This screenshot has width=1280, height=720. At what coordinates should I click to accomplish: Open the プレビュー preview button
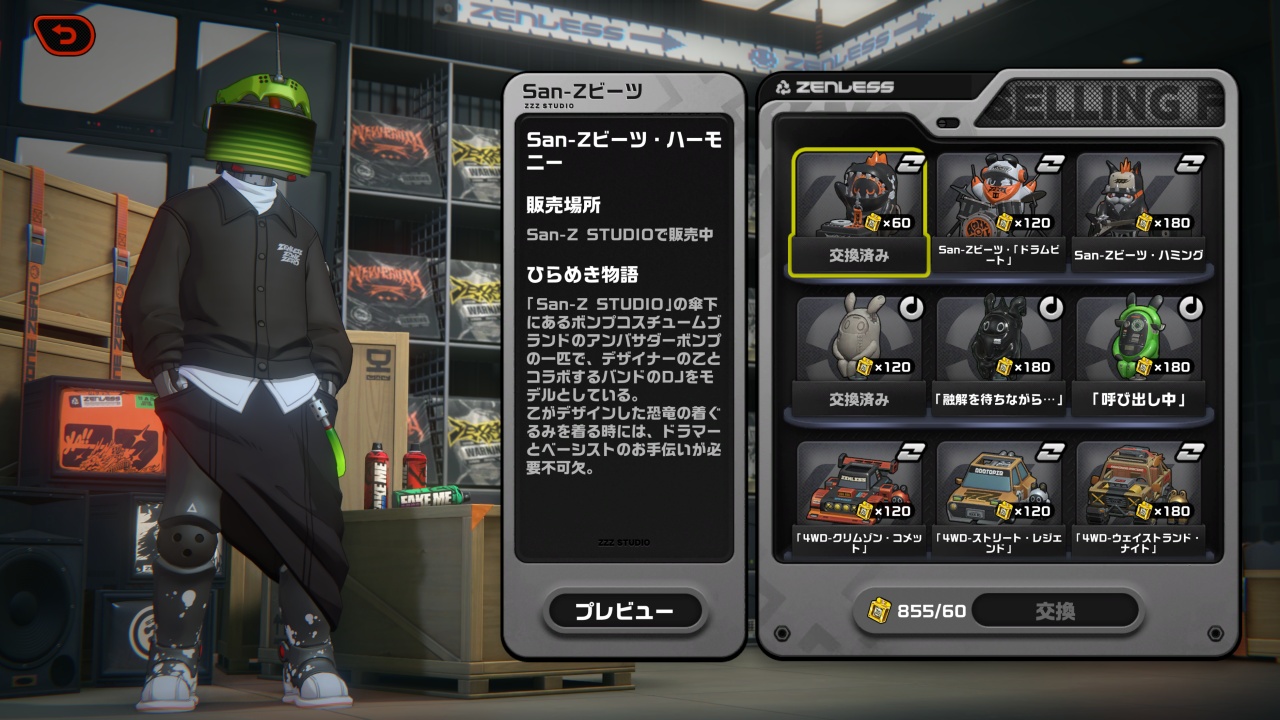(624, 611)
